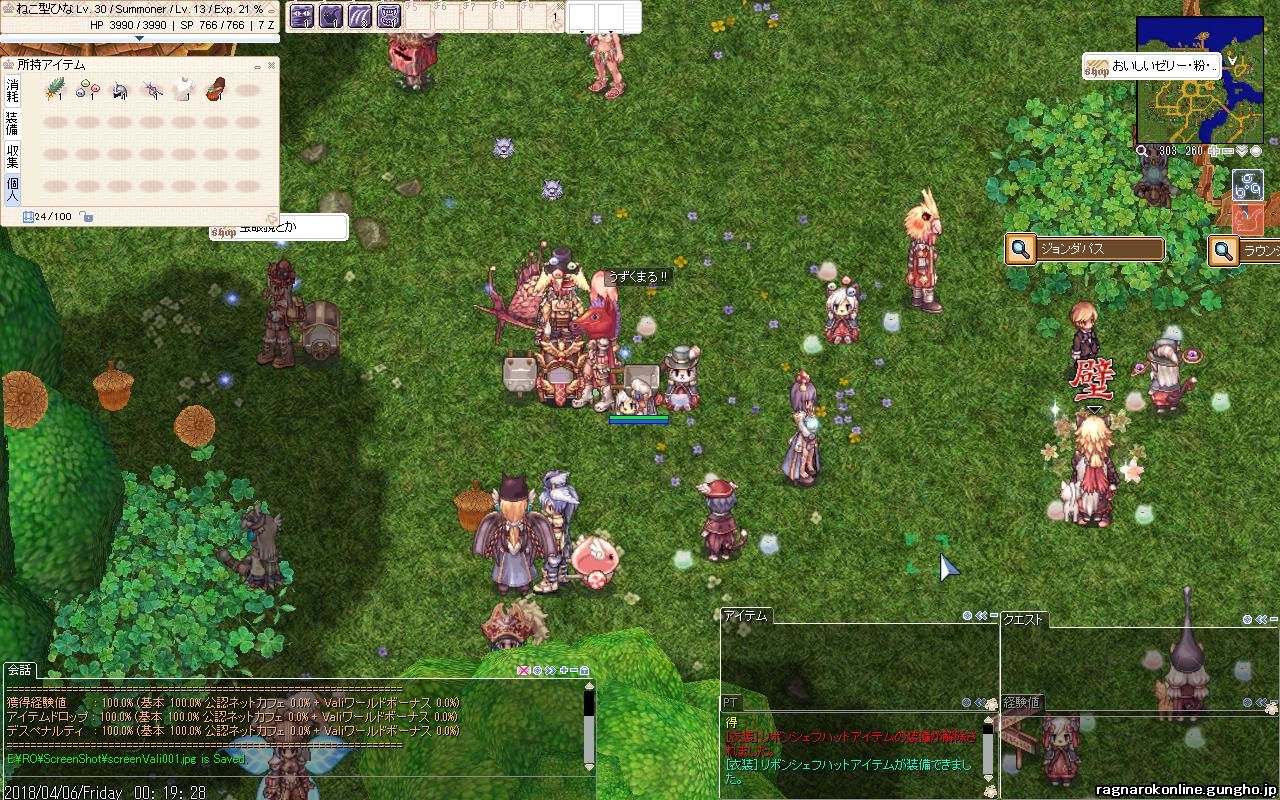Open the ジョンダパス search button
1280x800 pixels.
[x=1020, y=249]
